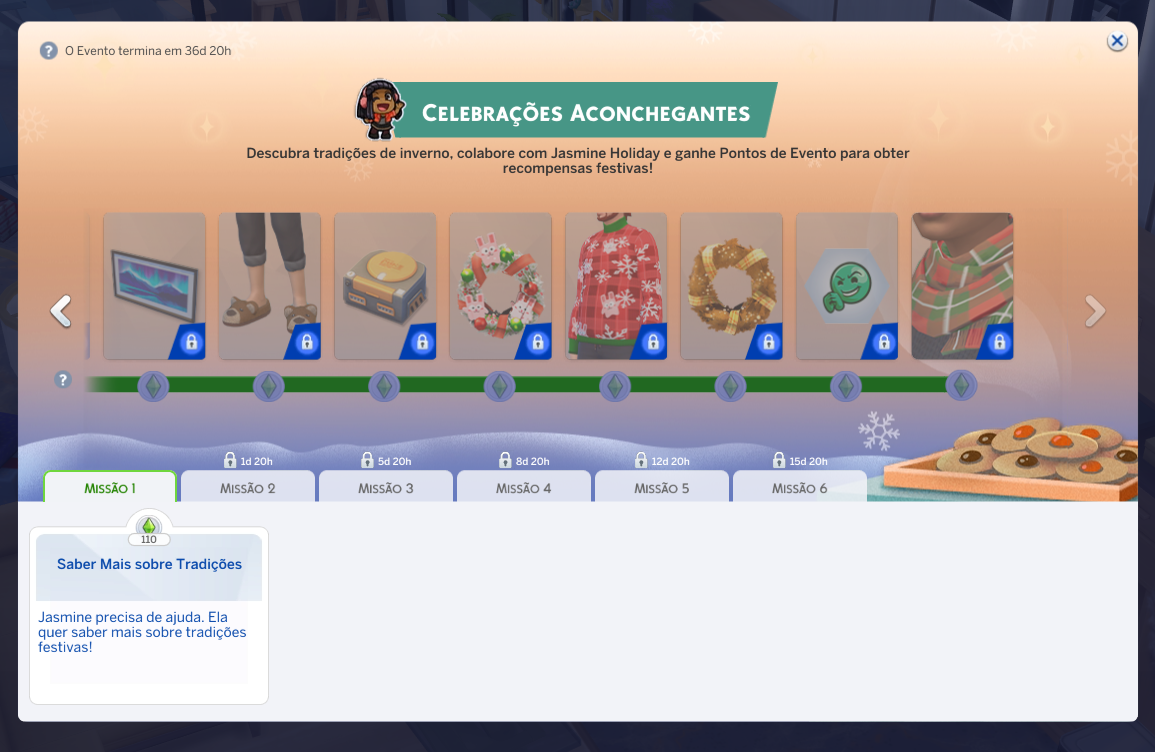Open the progress bar help icon
This screenshot has width=1155, height=752.
click(x=63, y=380)
